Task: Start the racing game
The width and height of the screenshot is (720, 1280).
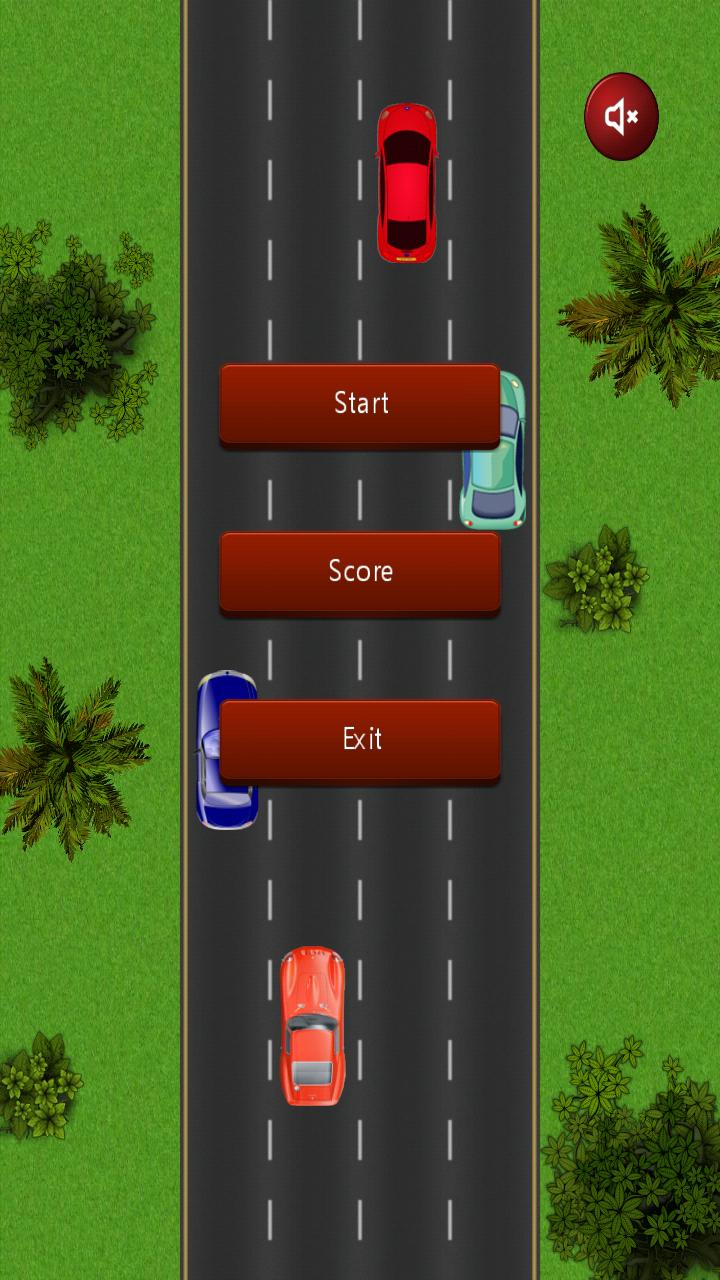Action: click(360, 403)
